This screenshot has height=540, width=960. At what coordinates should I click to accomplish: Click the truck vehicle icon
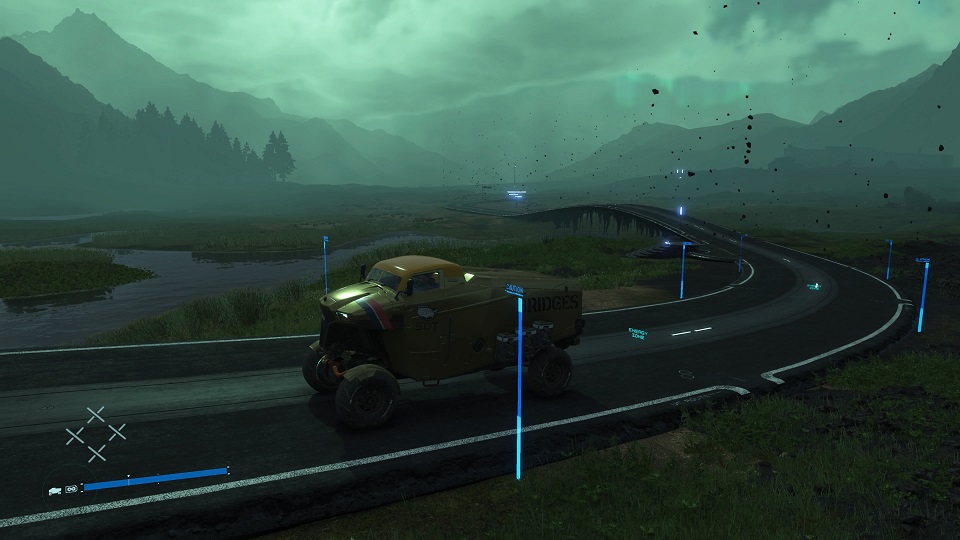[x=54, y=489]
